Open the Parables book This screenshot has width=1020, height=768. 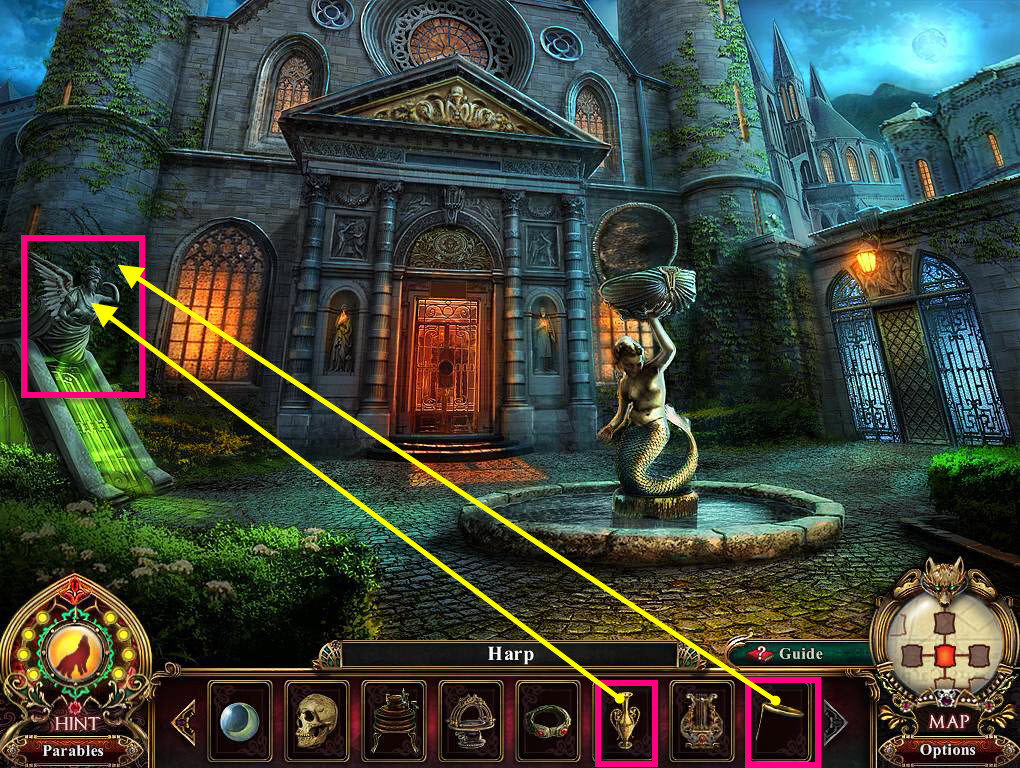(x=72, y=748)
